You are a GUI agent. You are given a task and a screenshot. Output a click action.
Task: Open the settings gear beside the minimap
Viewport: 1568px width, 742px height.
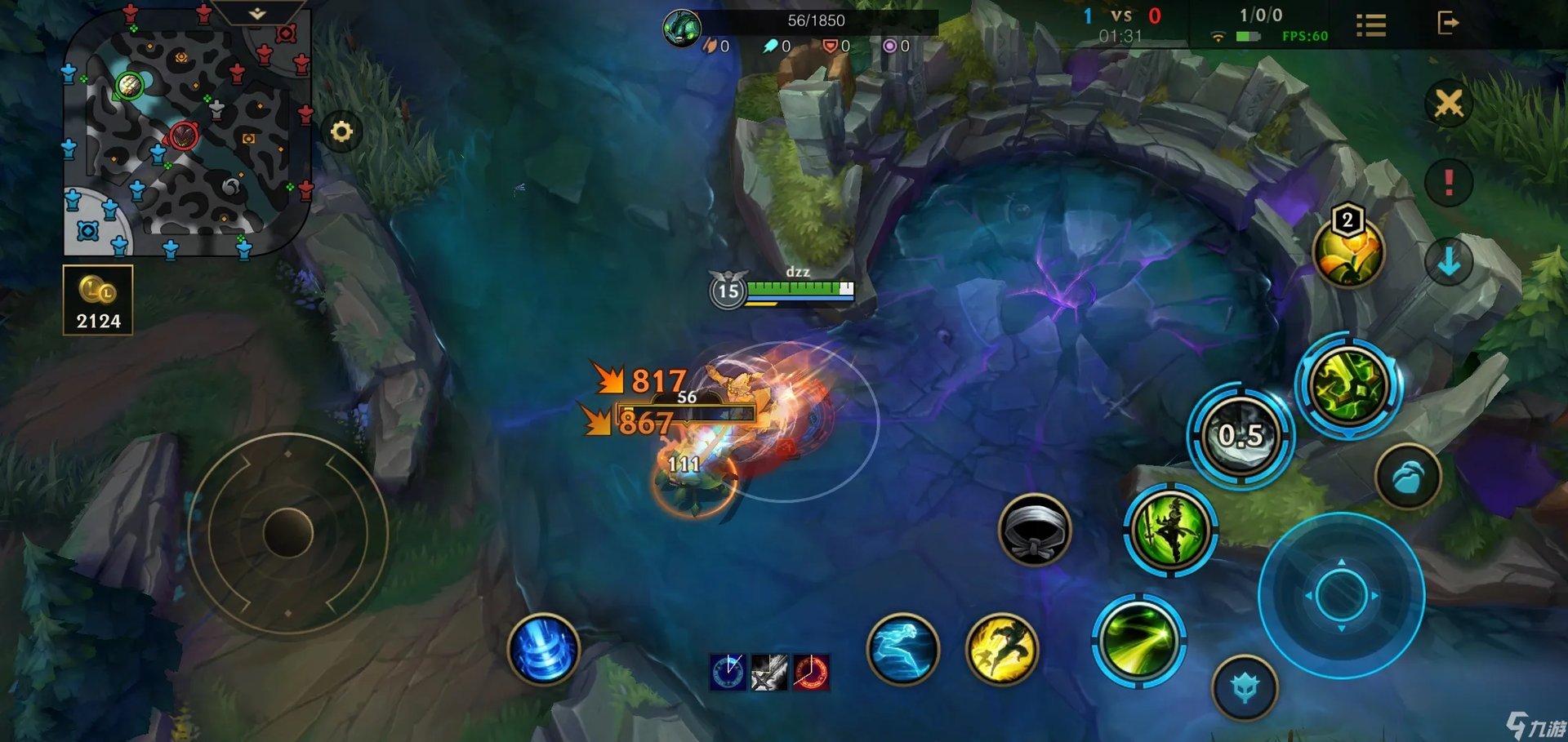[x=341, y=131]
